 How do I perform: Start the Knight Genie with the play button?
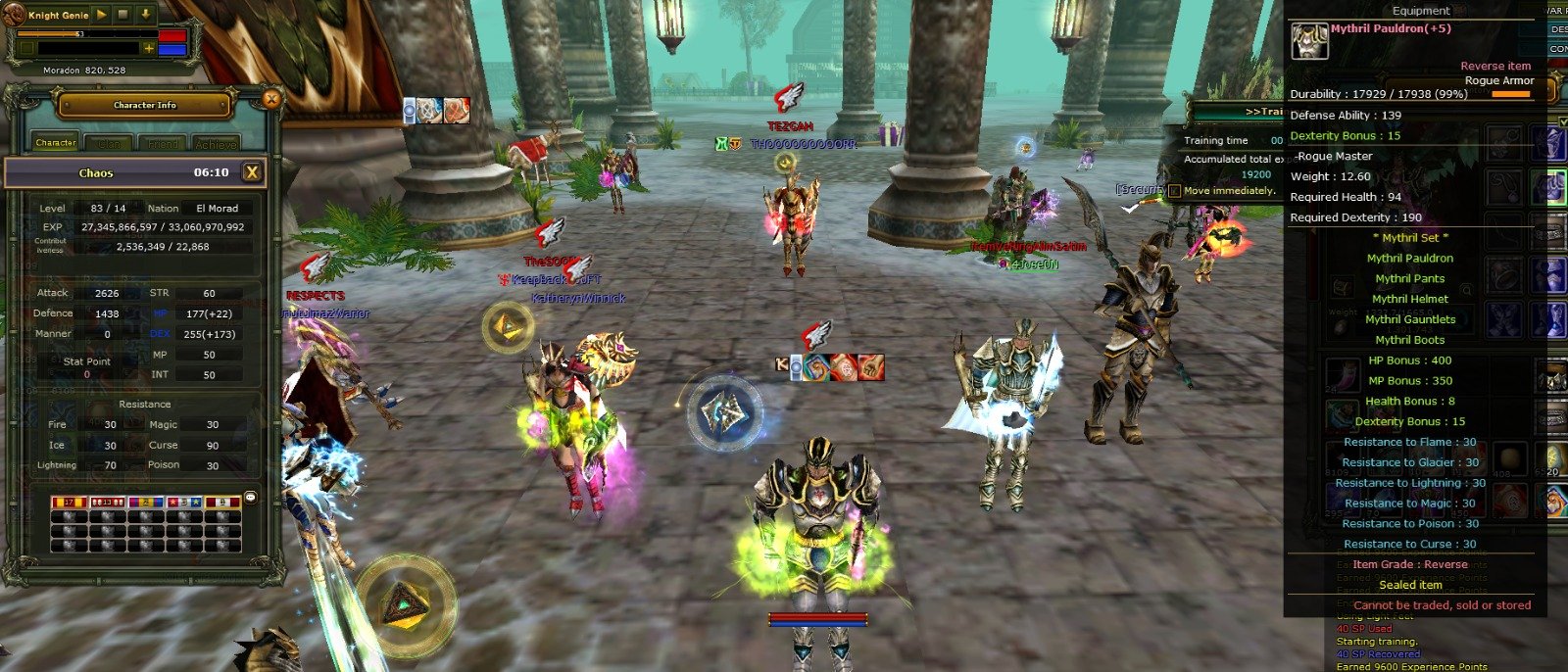[103, 15]
